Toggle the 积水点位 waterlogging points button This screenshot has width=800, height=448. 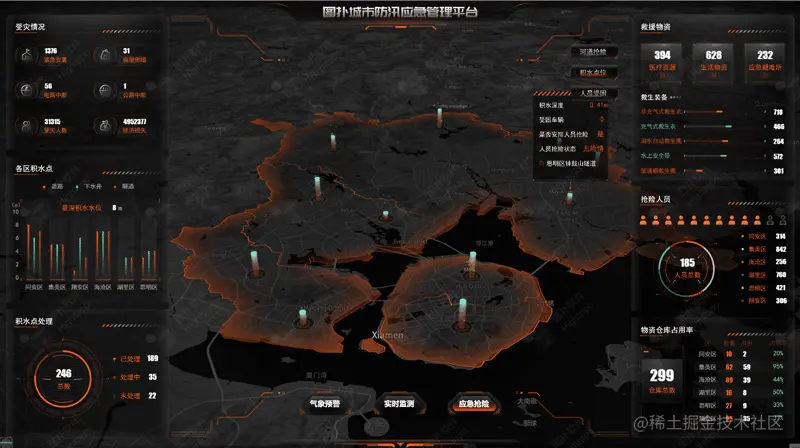(x=592, y=73)
